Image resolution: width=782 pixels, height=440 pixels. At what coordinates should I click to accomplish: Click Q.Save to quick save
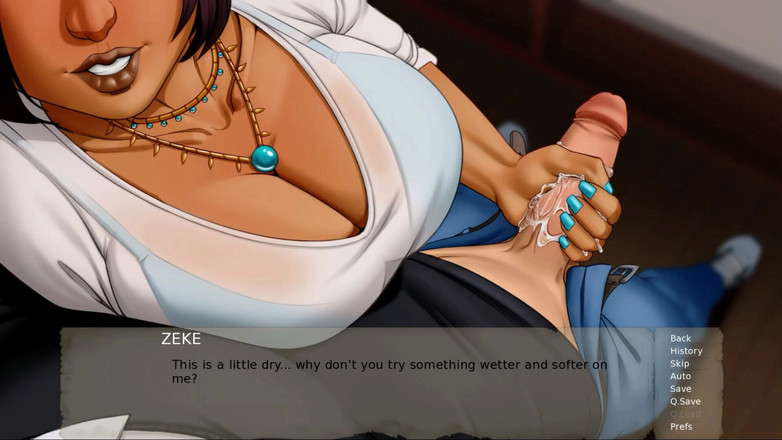click(x=685, y=401)
